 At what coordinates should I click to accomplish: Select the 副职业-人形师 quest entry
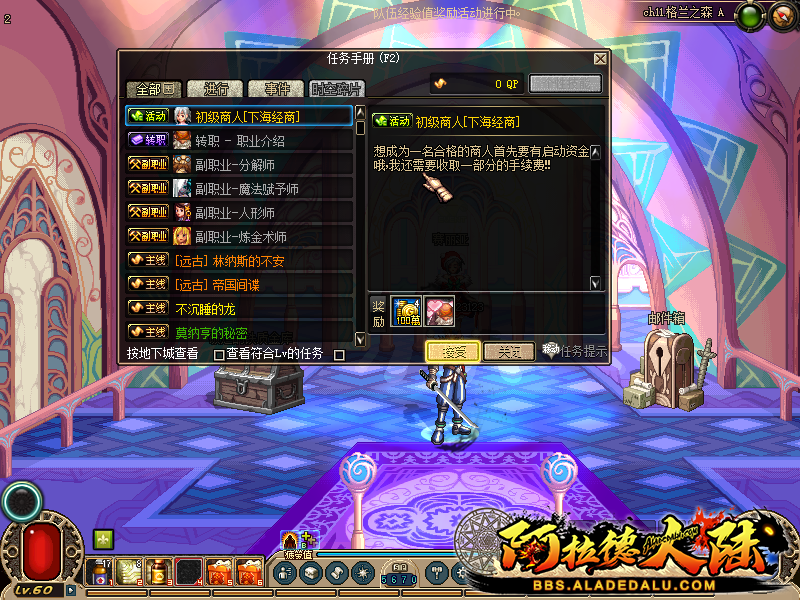pyautogui.click(x=239, y=212)
